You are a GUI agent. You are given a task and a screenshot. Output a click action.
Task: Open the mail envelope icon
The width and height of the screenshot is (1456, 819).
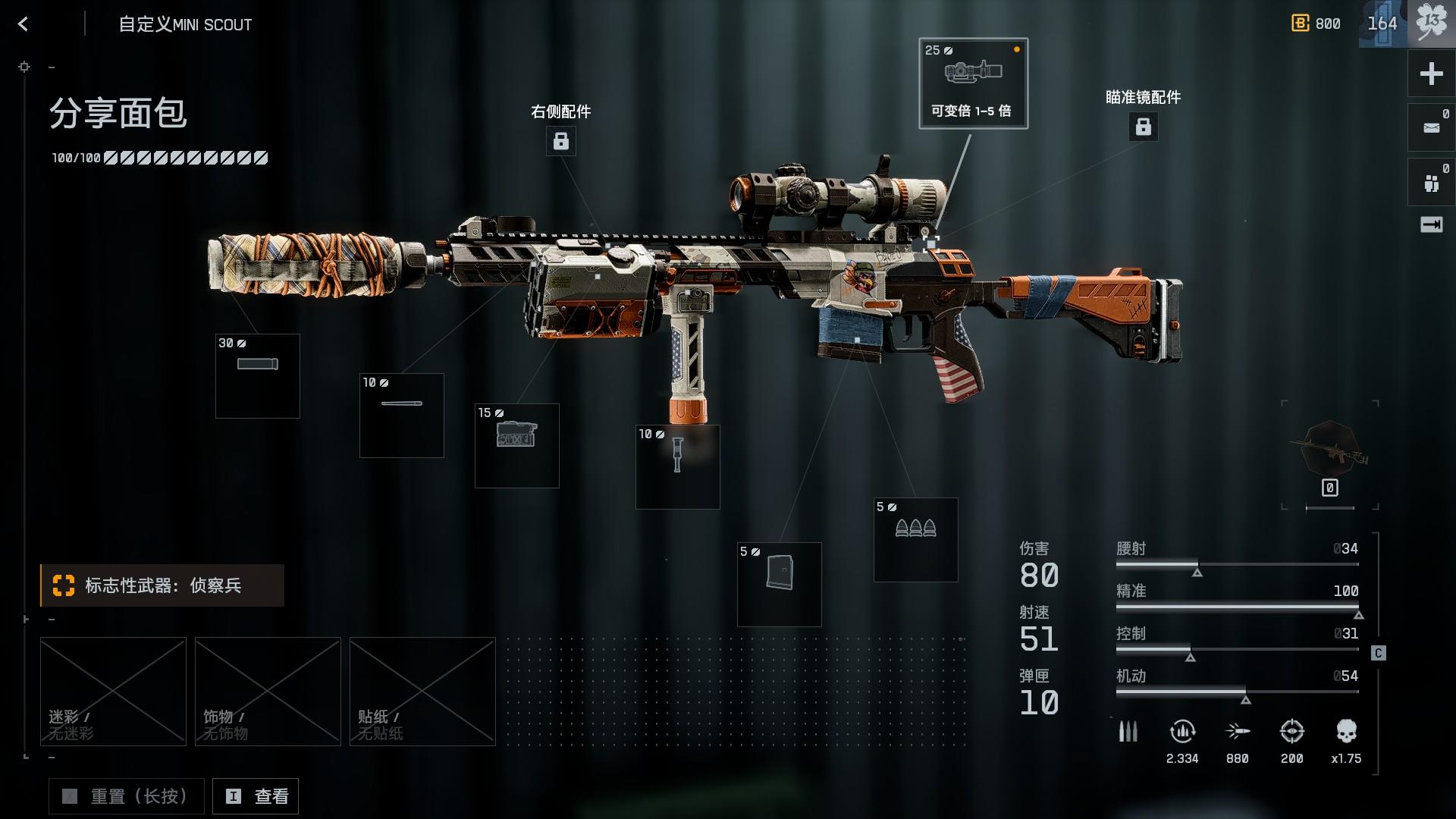[x=1431, y=127]
